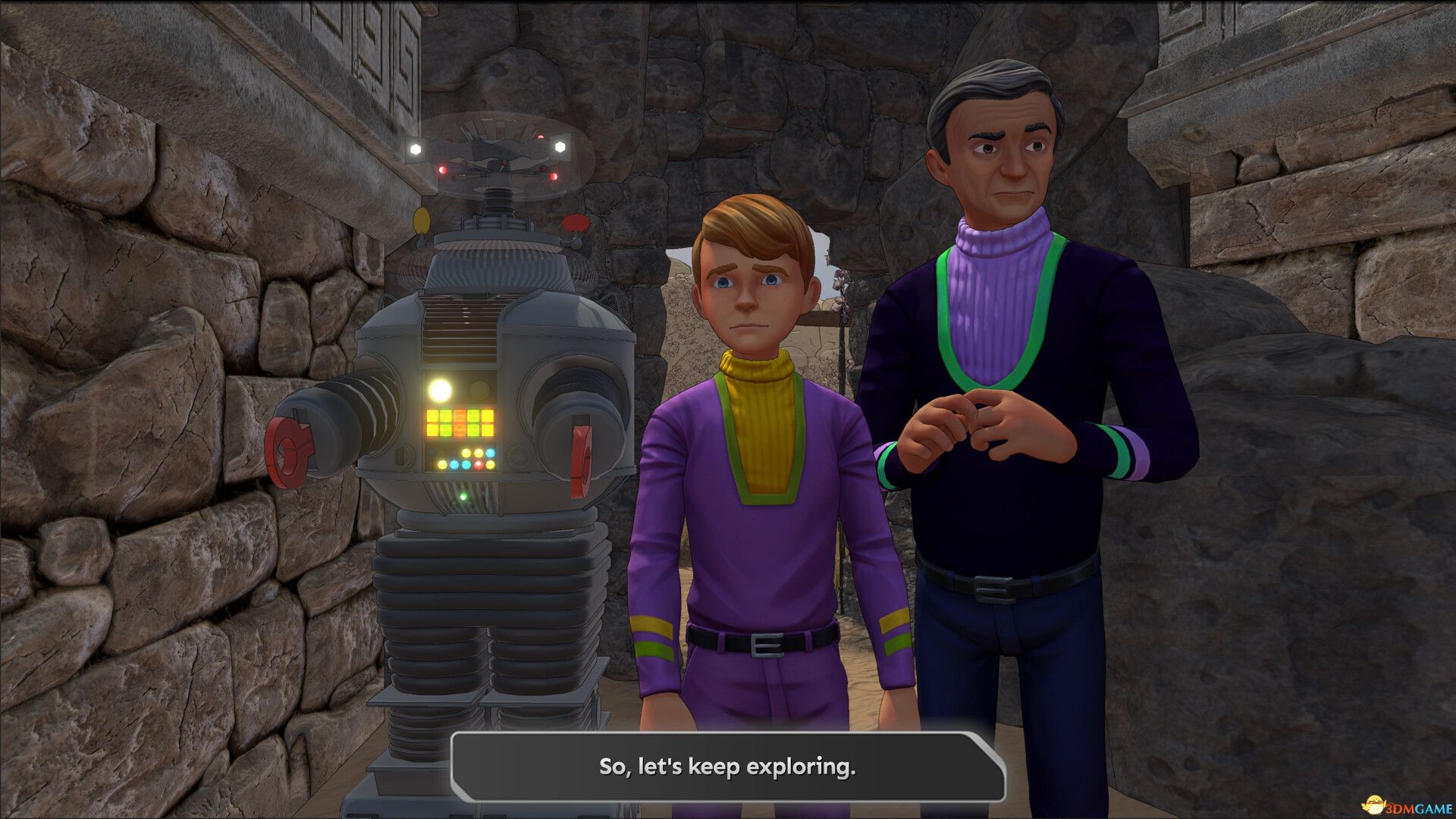This screenshot has height=819, width=1456.
Task: Toggle the green status light below the robot's panel
Action: point(464,497)
